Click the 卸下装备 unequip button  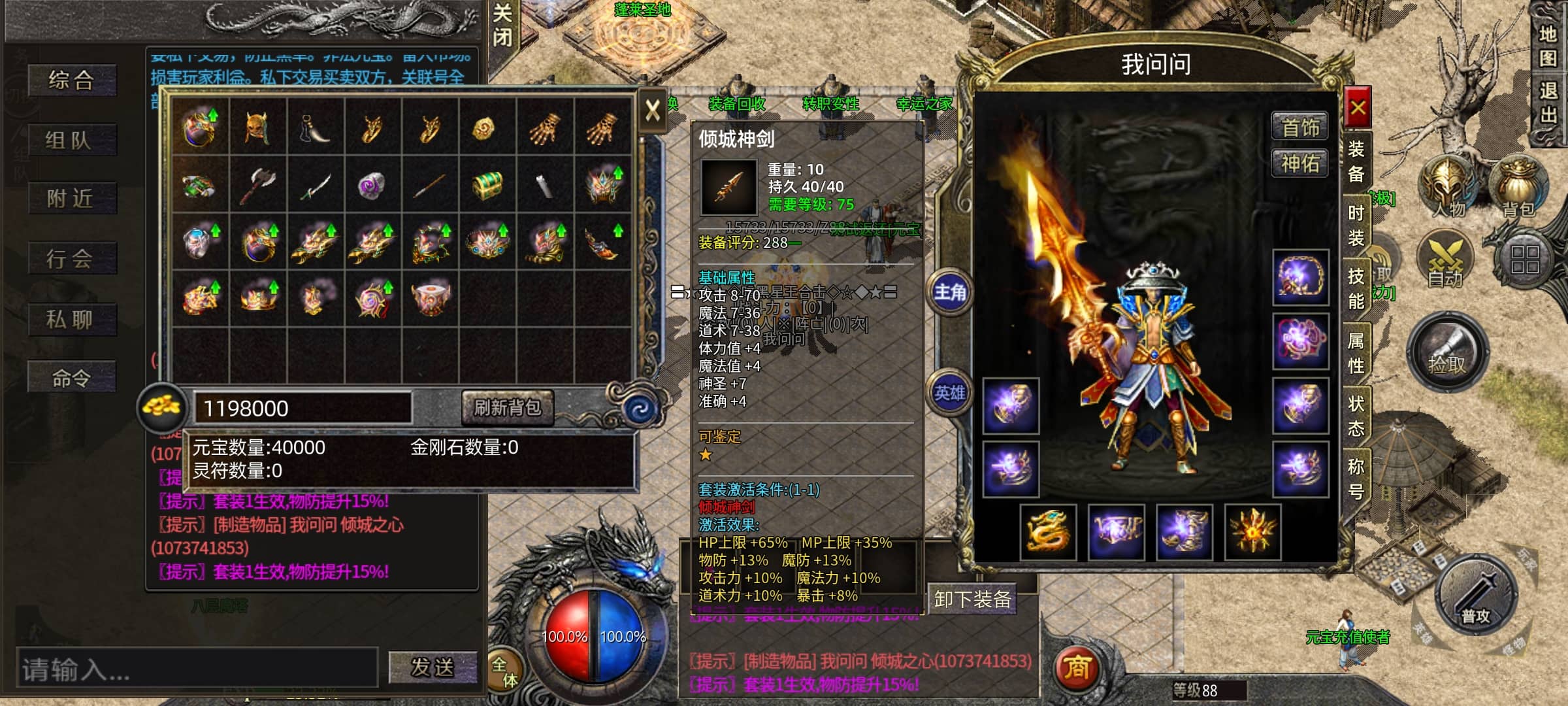click(x=973, y=599)
